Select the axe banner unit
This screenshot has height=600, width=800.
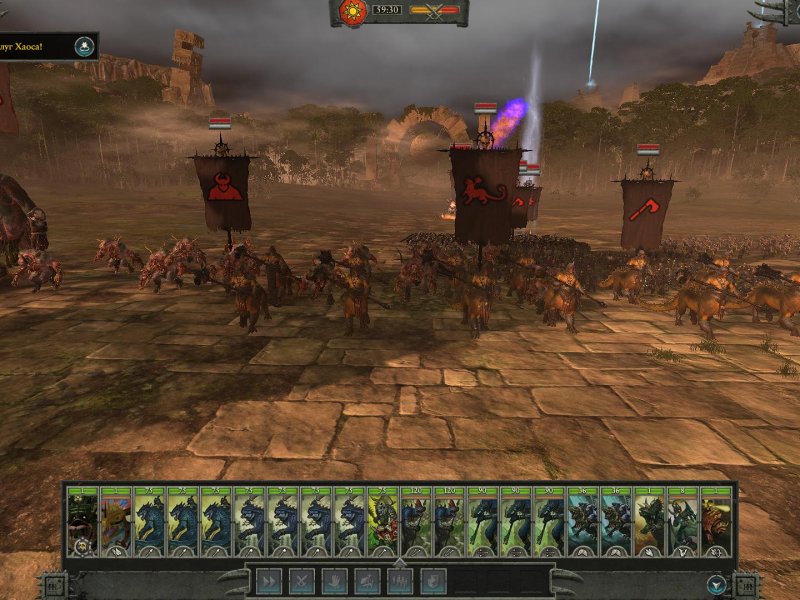646,211
